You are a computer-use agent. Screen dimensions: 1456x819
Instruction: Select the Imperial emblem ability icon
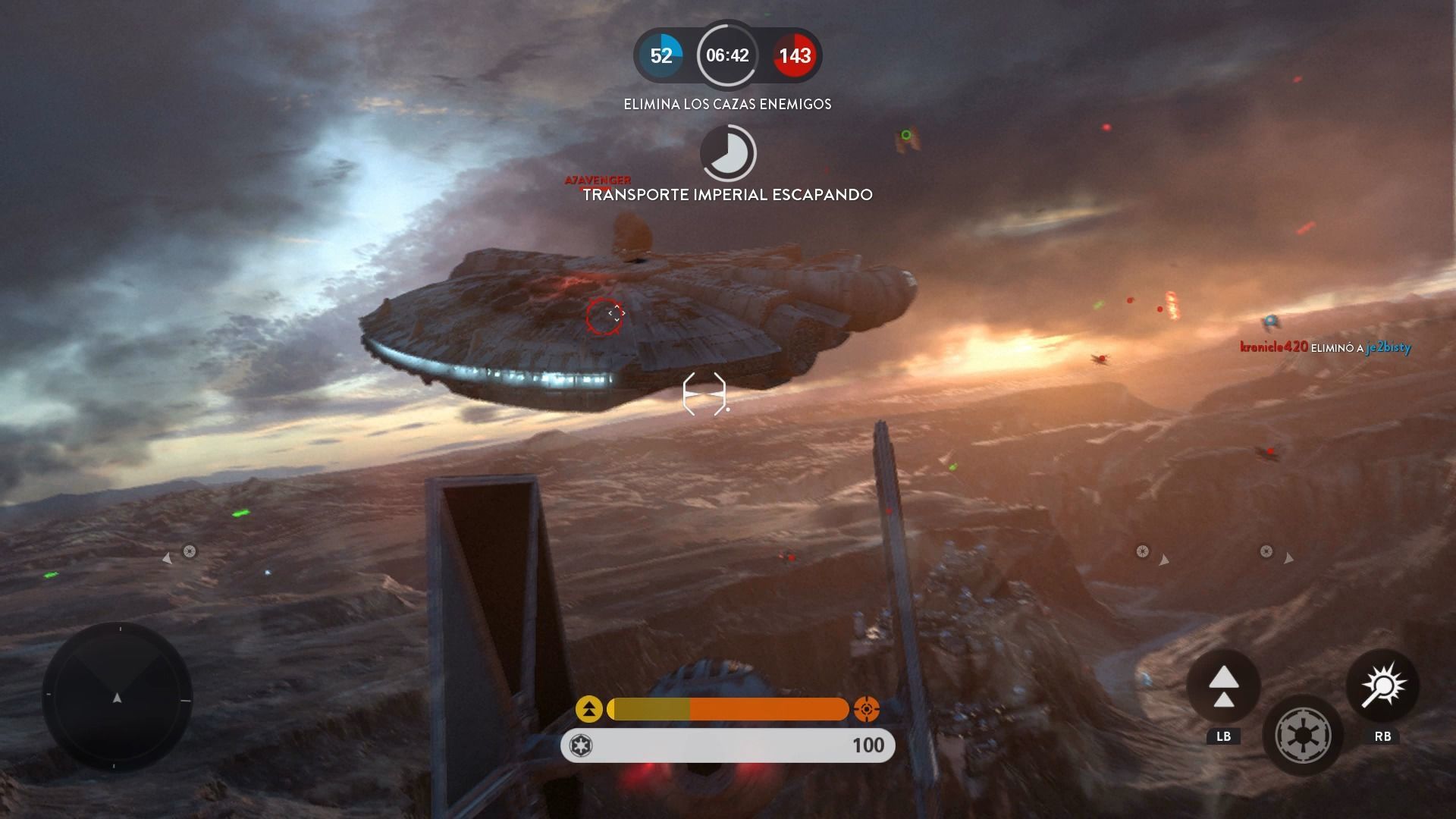click(x=1303, y=735)
